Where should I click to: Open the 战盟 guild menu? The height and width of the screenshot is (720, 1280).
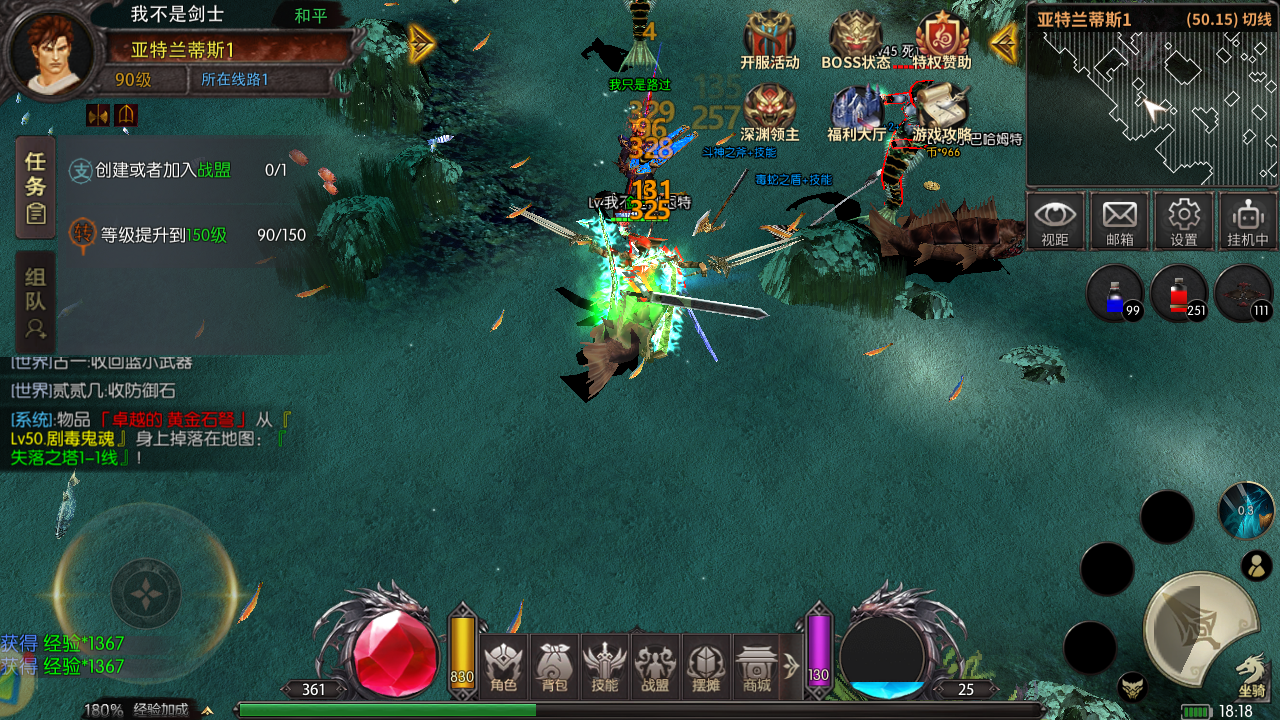point(656,666)
